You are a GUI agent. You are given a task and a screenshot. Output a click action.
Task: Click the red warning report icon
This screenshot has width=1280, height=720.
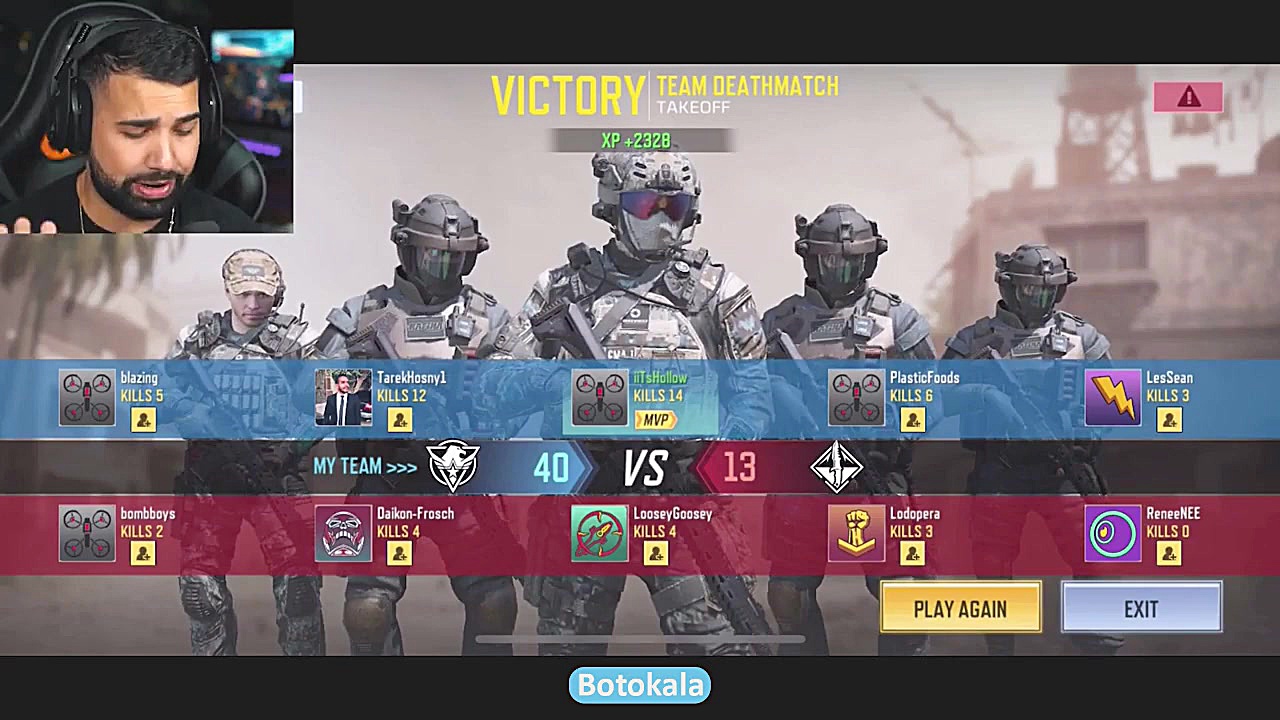click(x=1187, y=97)
